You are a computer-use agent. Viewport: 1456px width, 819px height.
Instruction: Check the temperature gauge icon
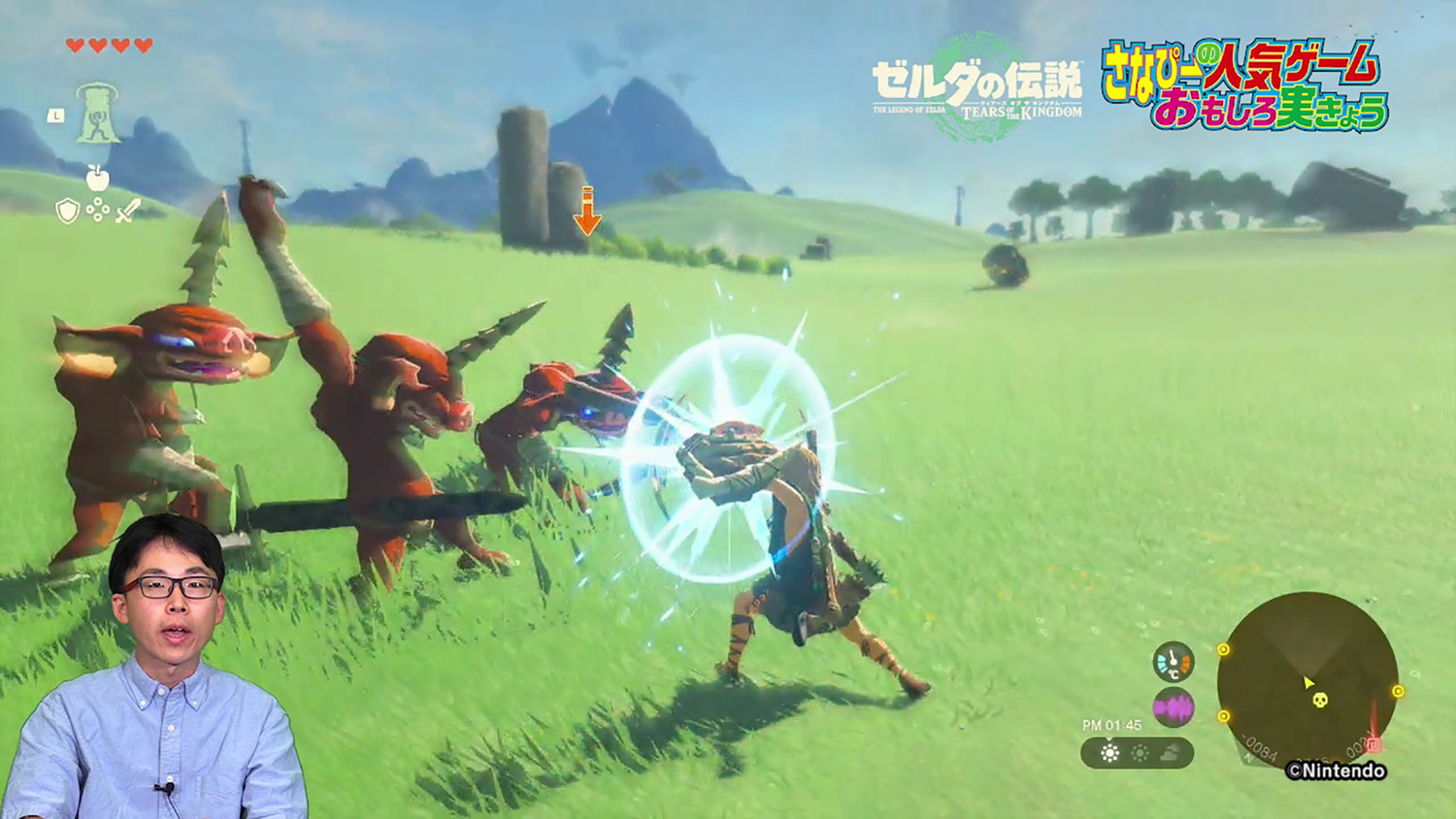click(x=1173, y=662)
